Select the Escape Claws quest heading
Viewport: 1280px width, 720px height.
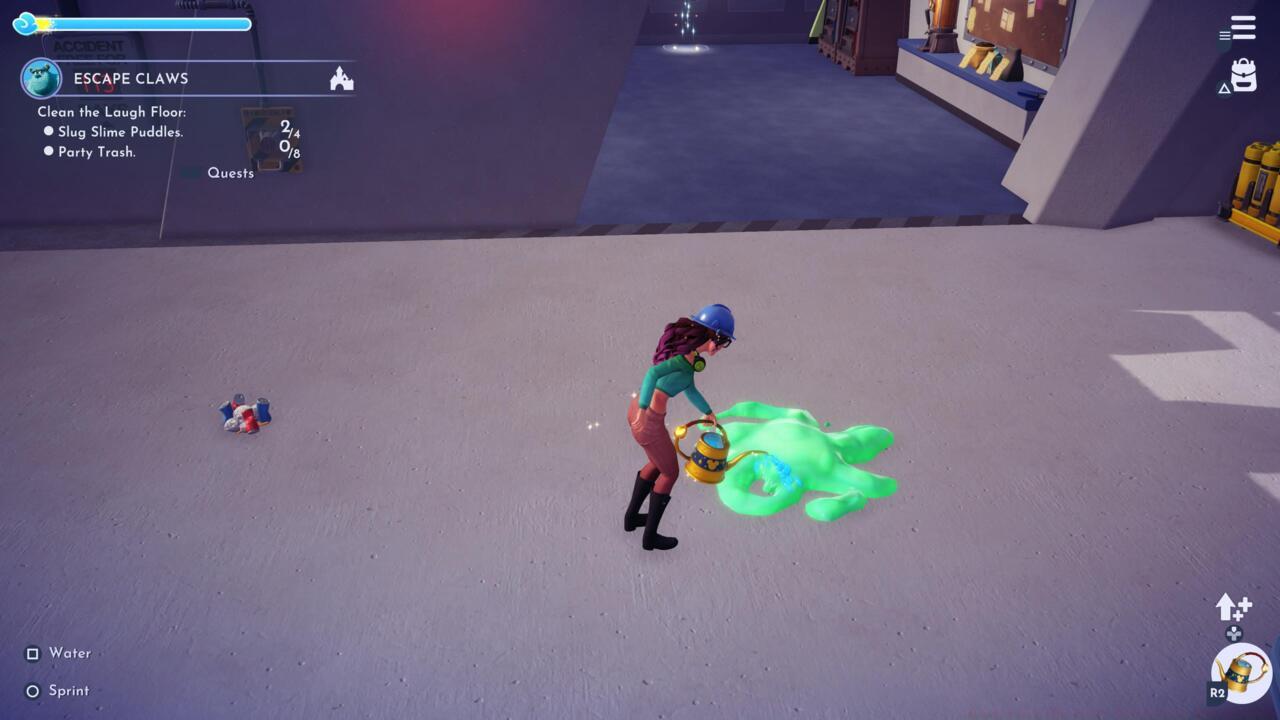point(131,78)
